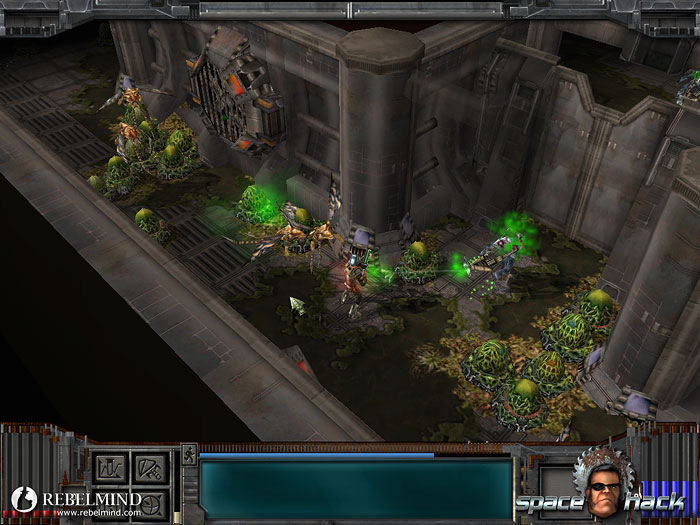Click the teal message log panel
700x525 pixels.
355,488
